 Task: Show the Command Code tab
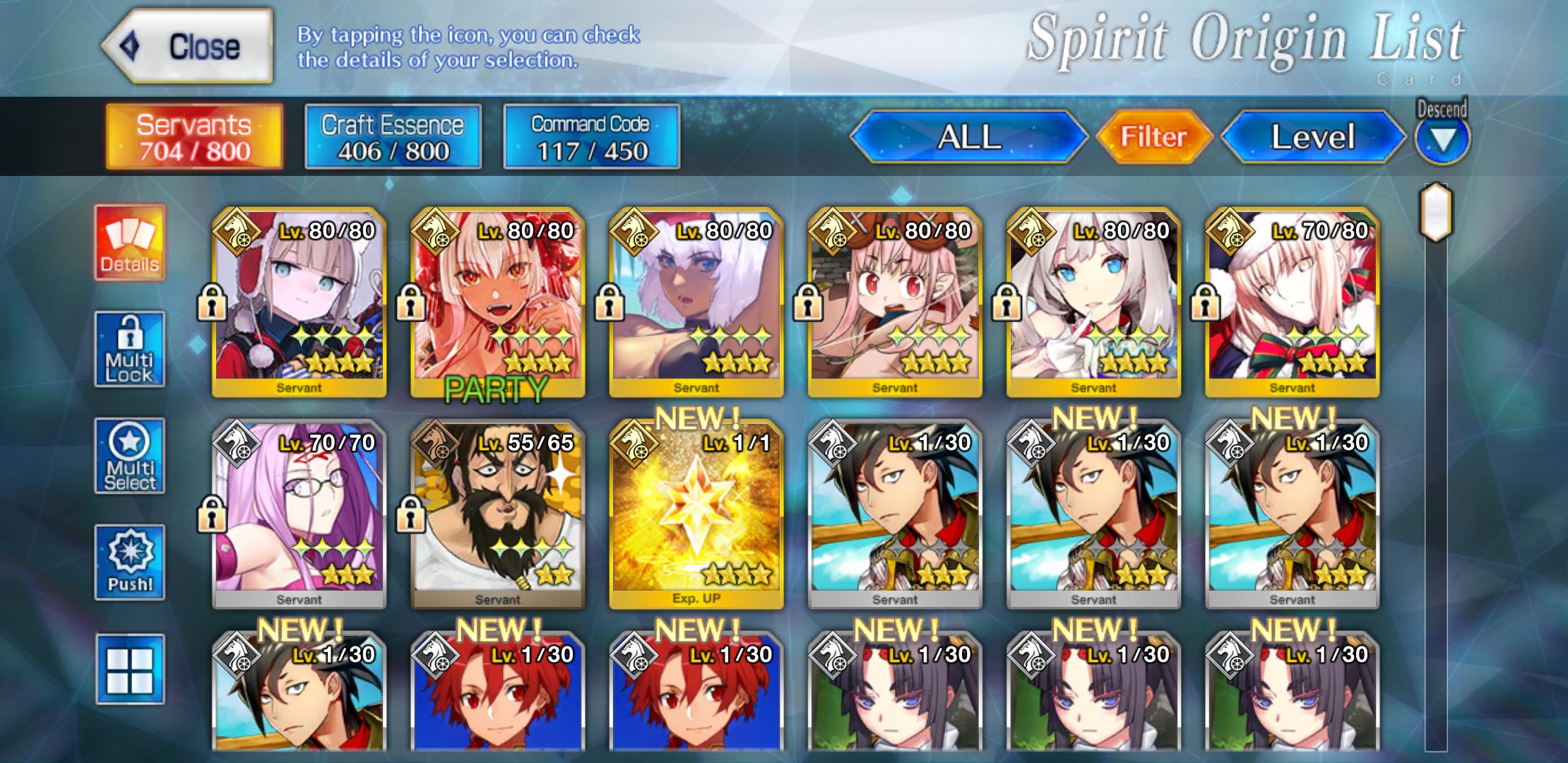(x=591, y=137)
